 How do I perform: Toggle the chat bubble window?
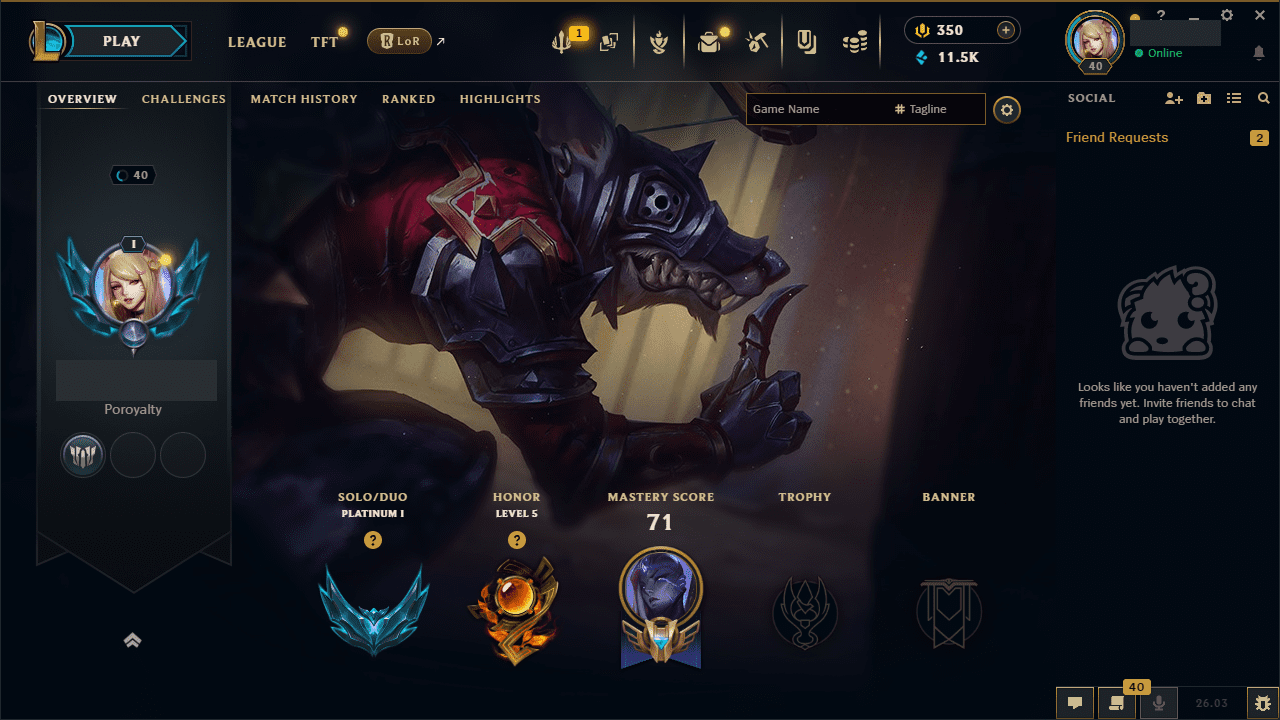pos(1074,703)
